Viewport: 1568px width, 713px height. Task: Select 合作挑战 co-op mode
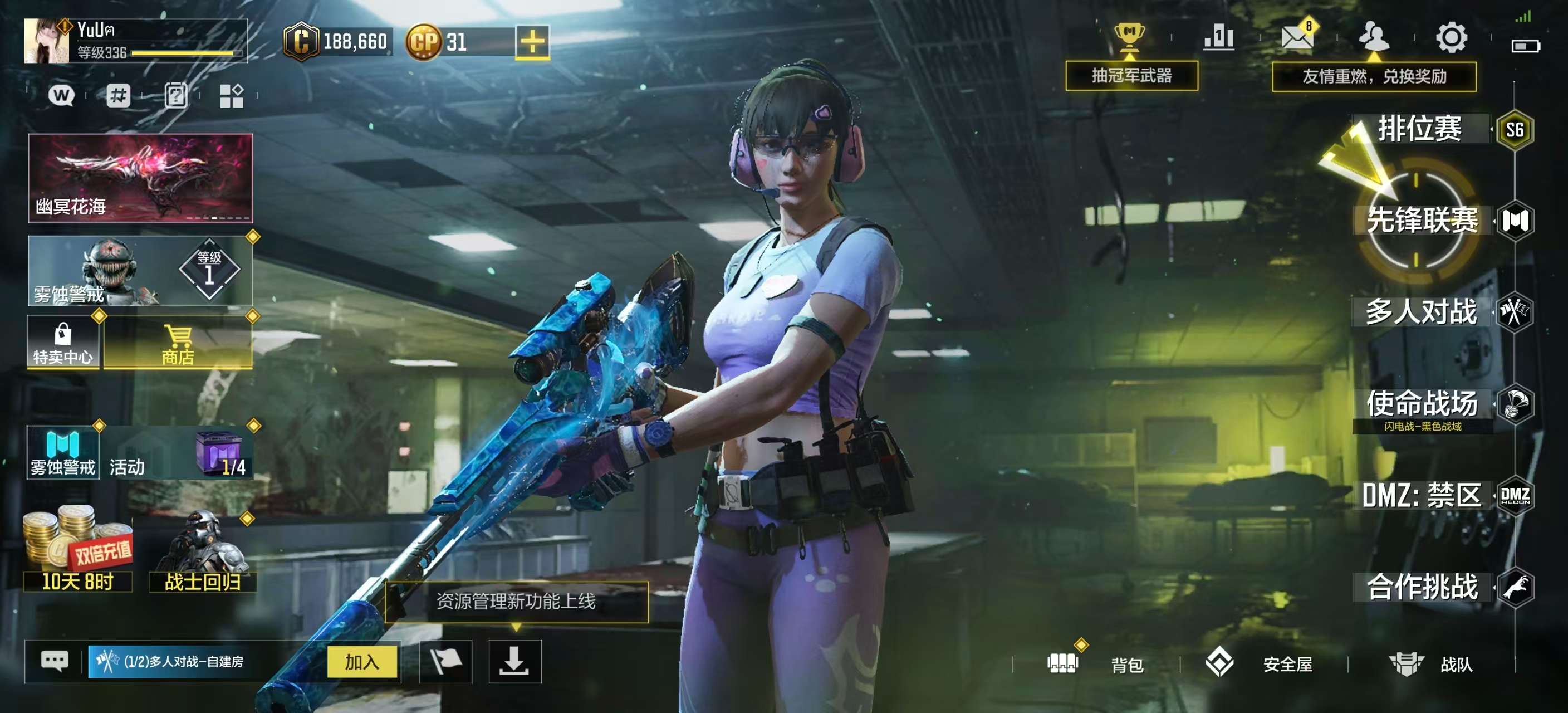pyautogui.click(x=1422, y=587)
